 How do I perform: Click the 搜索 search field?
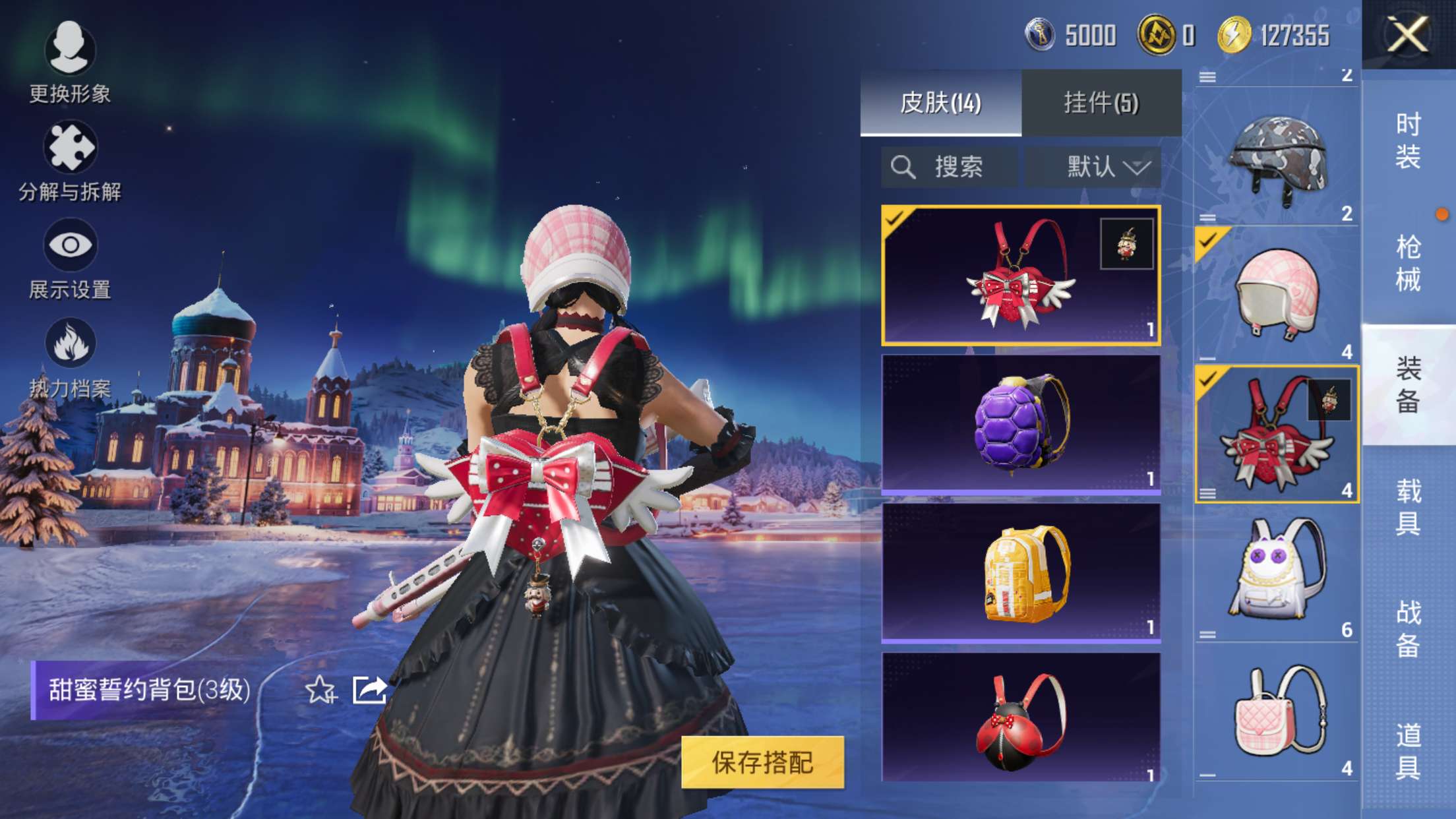pos(950,167)
